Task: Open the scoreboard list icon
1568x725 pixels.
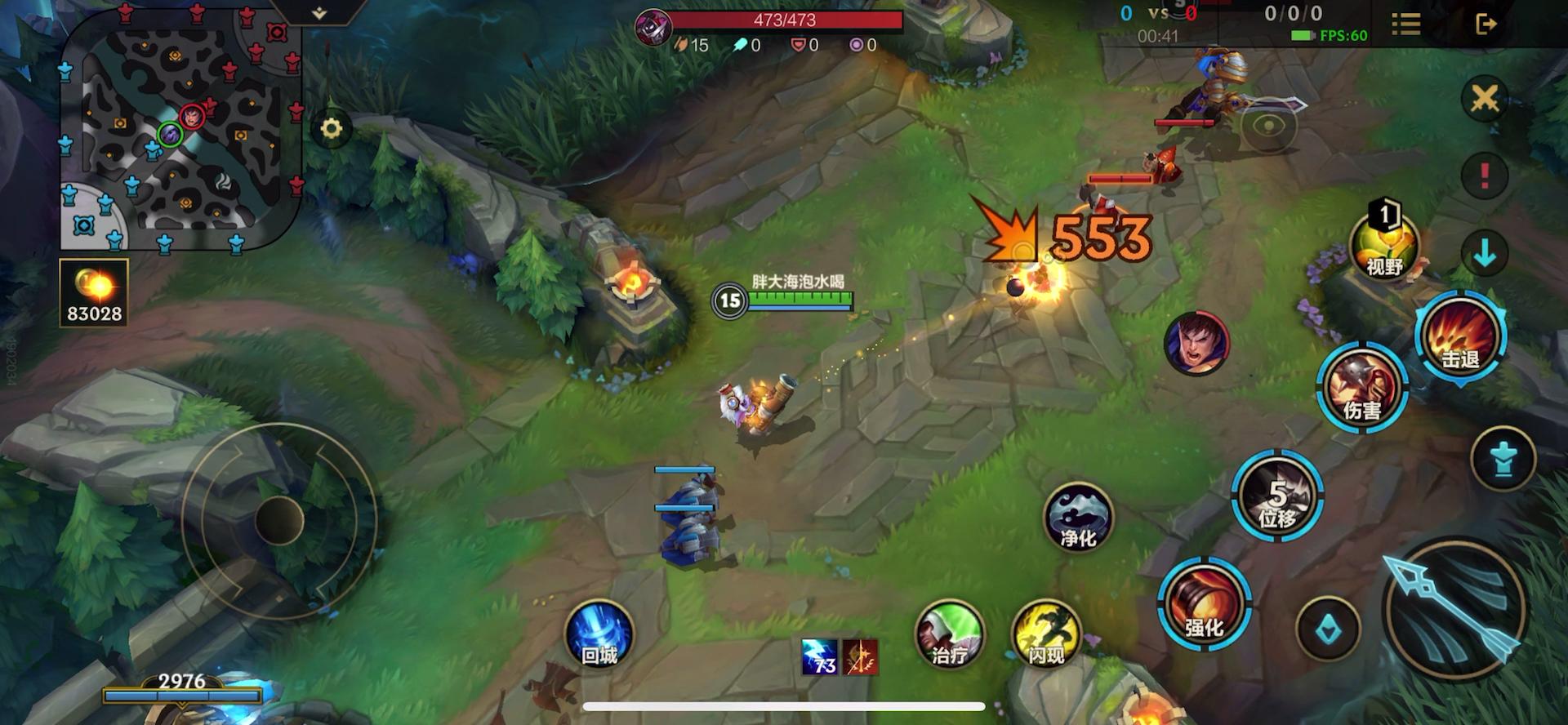Action: [1405, 24]
